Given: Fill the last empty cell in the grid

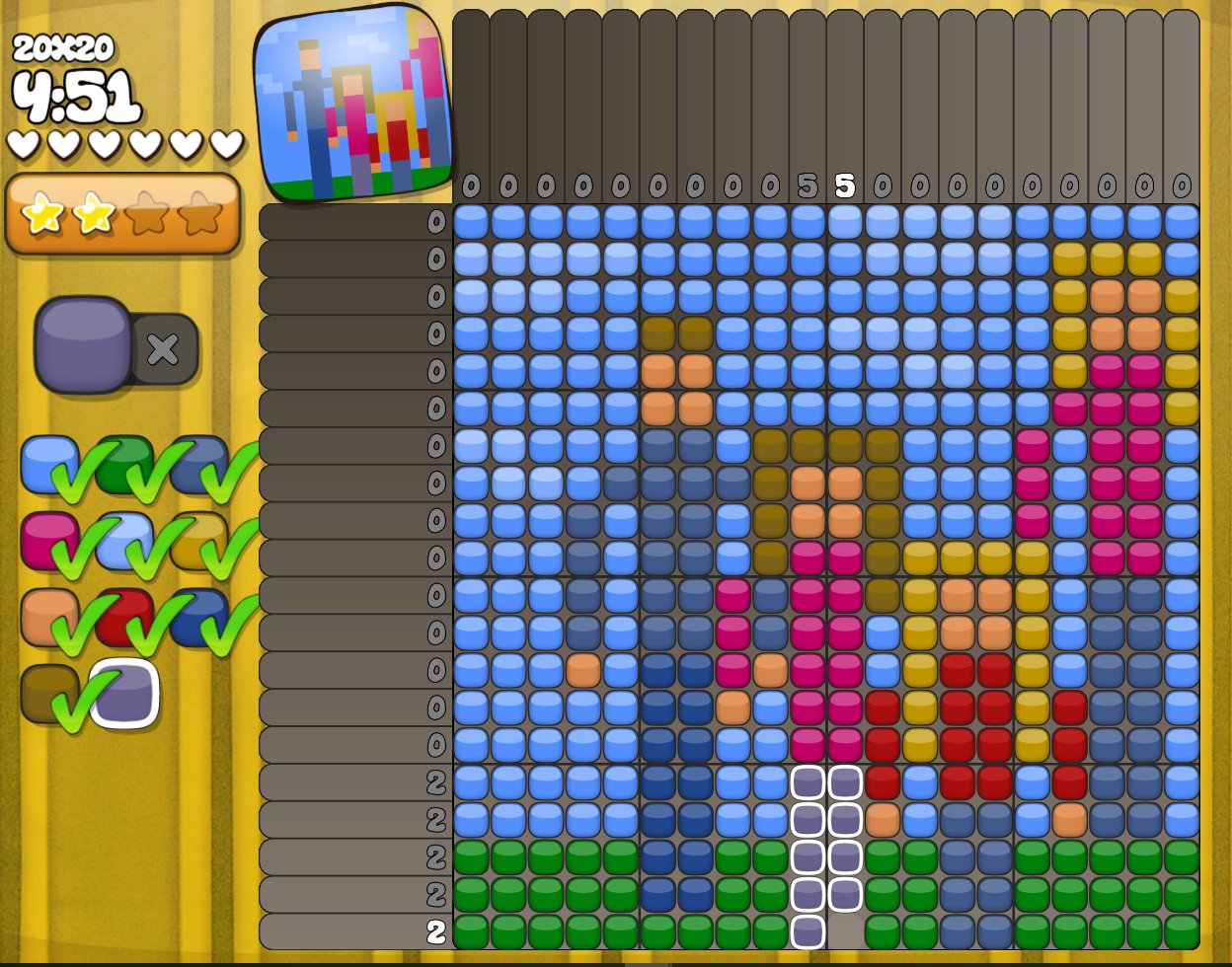Looking at the screenshot, I should (845, 931).
